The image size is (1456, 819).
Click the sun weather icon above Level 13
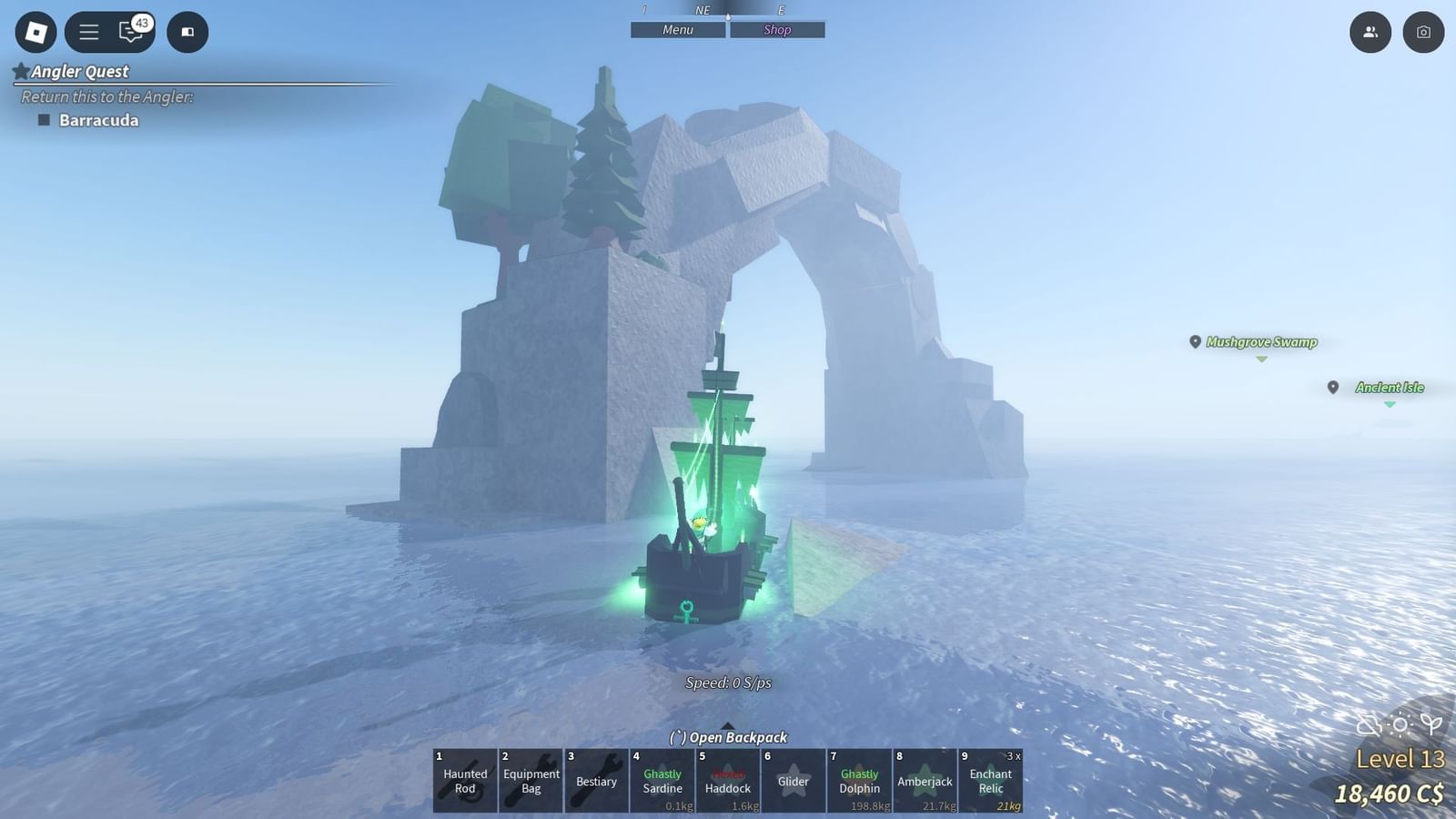(1398, 723)
